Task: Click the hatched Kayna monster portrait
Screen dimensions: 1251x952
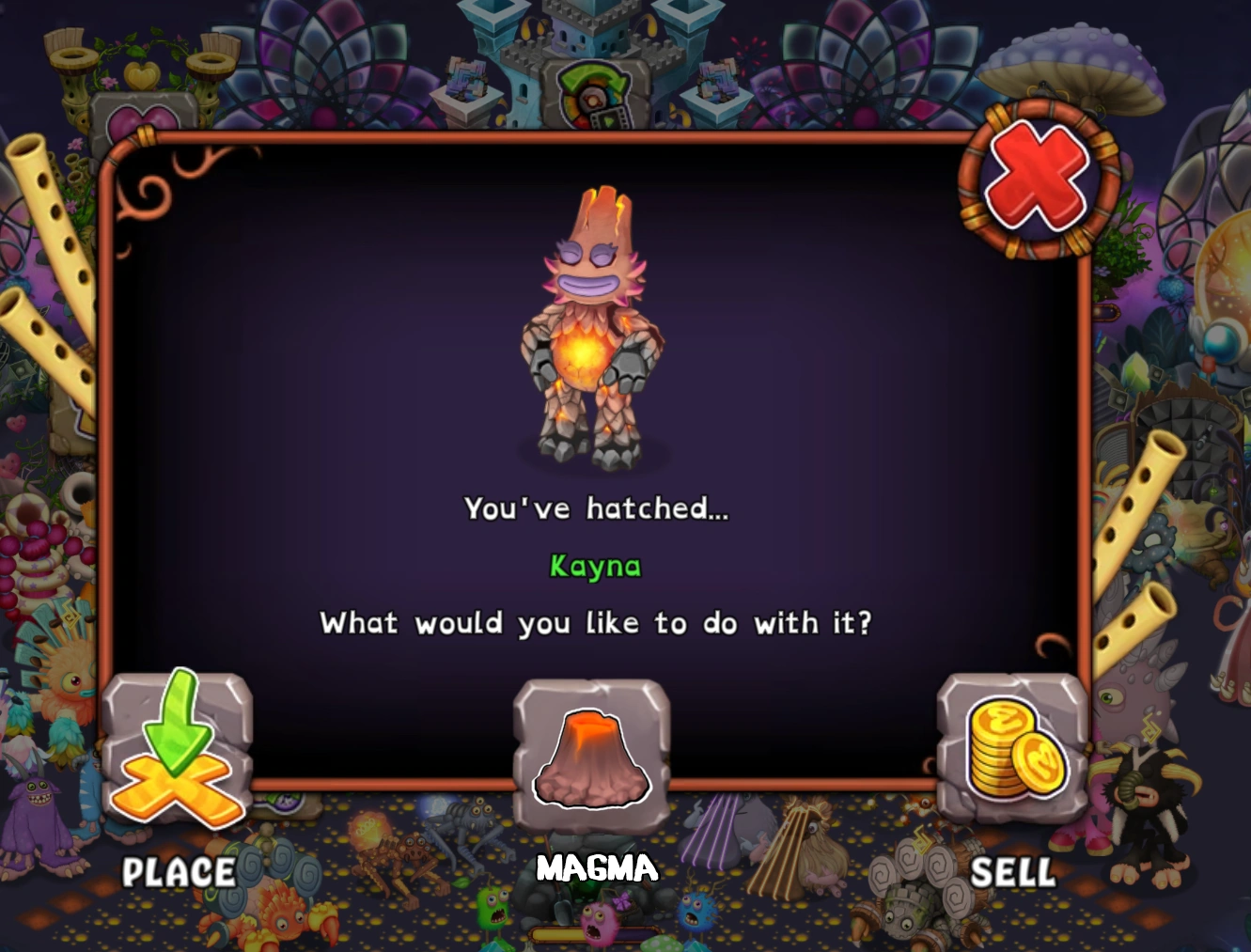Action: (590, 329)
